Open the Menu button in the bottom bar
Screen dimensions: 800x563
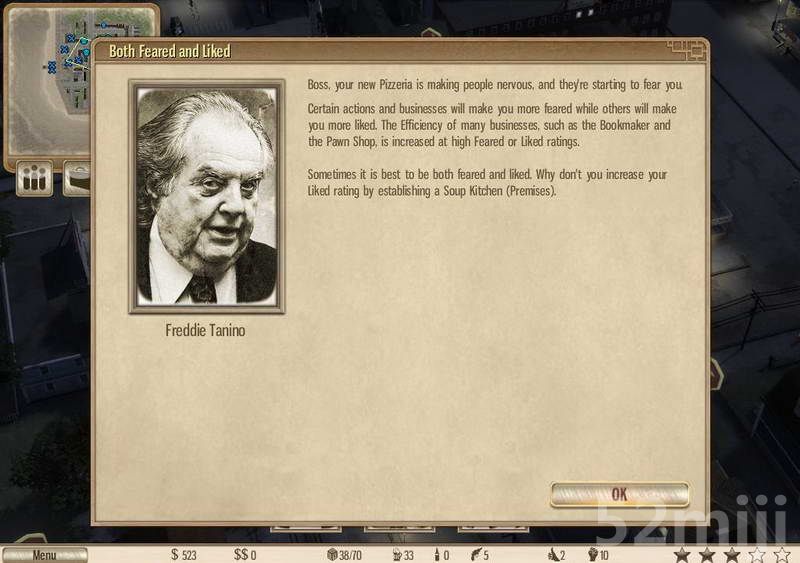tap(44, 555)
